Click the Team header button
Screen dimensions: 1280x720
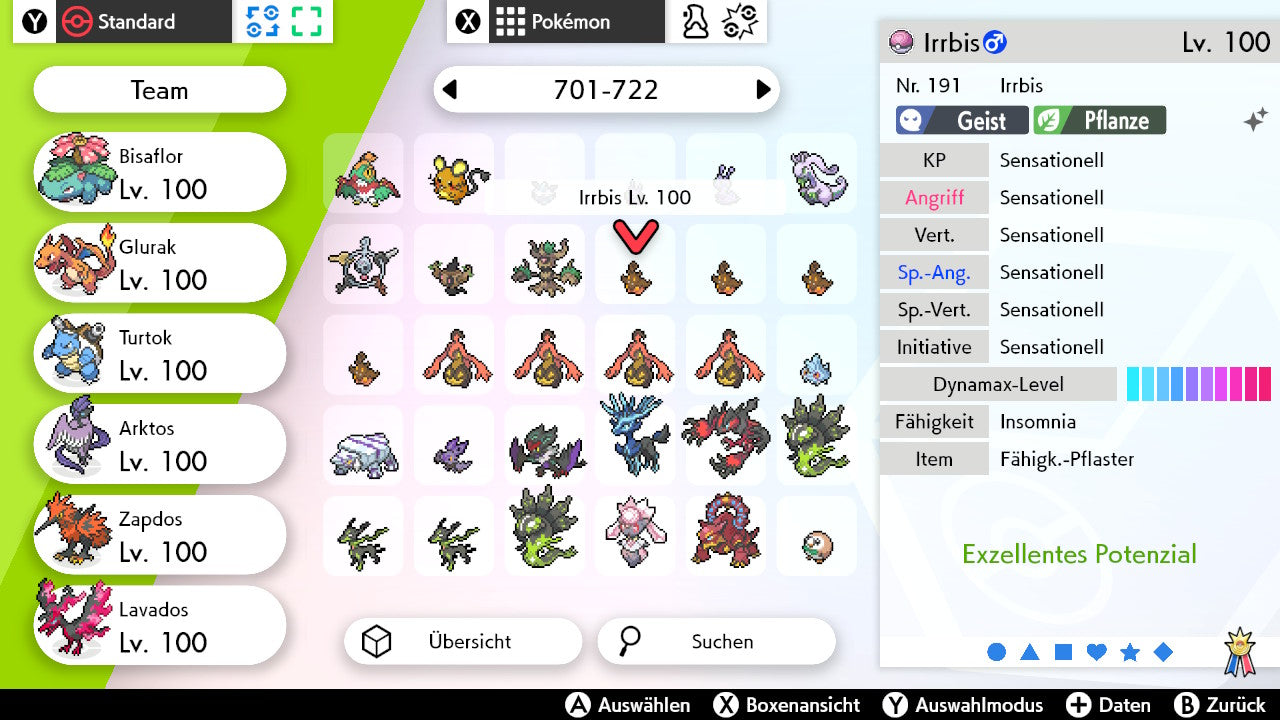pos(160,91)
